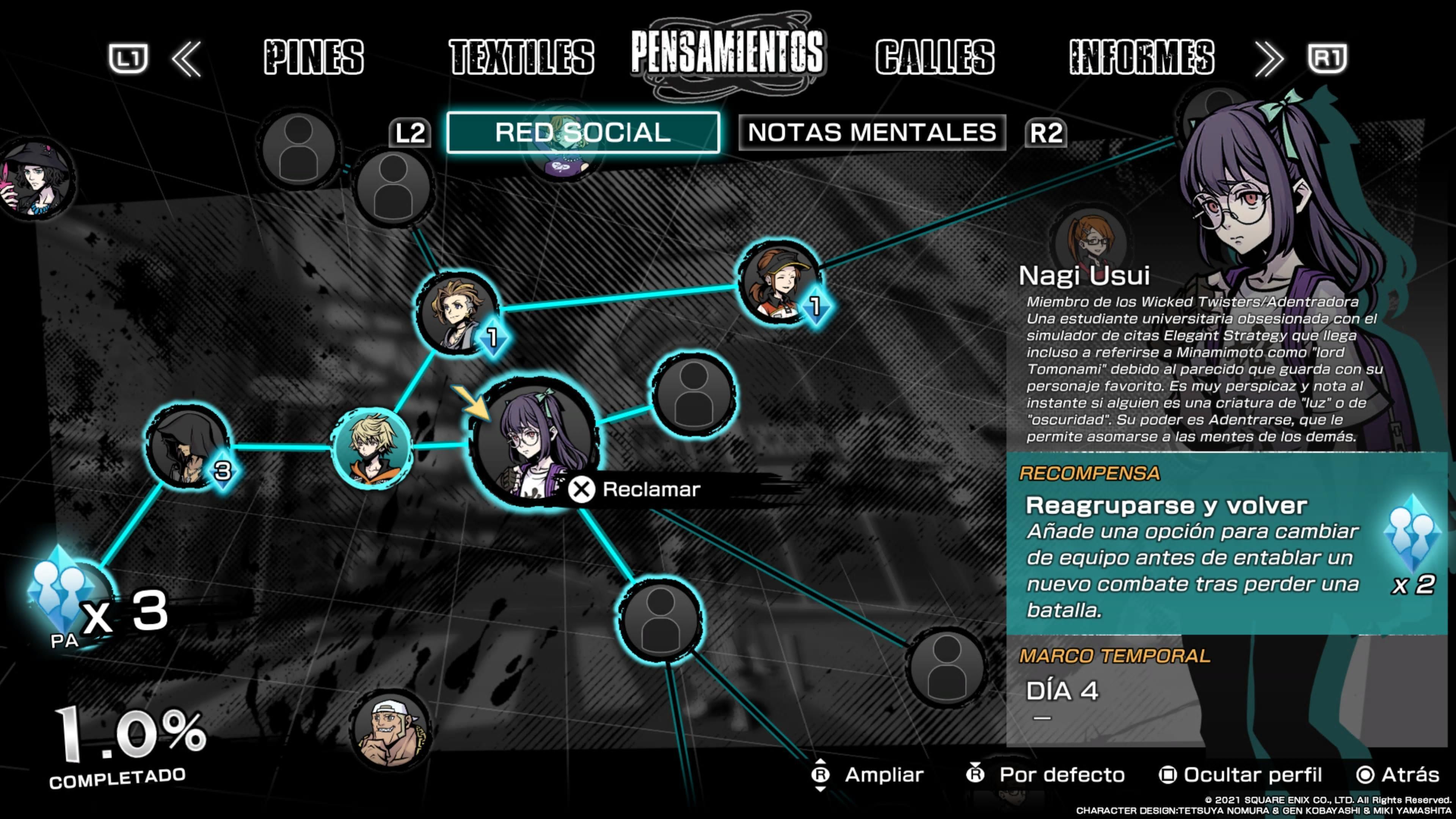1456x819 pixels.
Task: Select the PENSAMIENTOS tab
Action: tap(727, 53)
